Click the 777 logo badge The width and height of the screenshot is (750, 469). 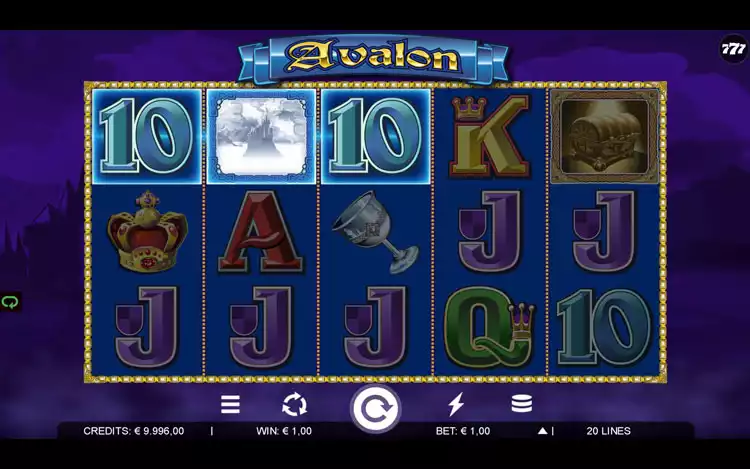pyautogui.click(x=733, y=48)
